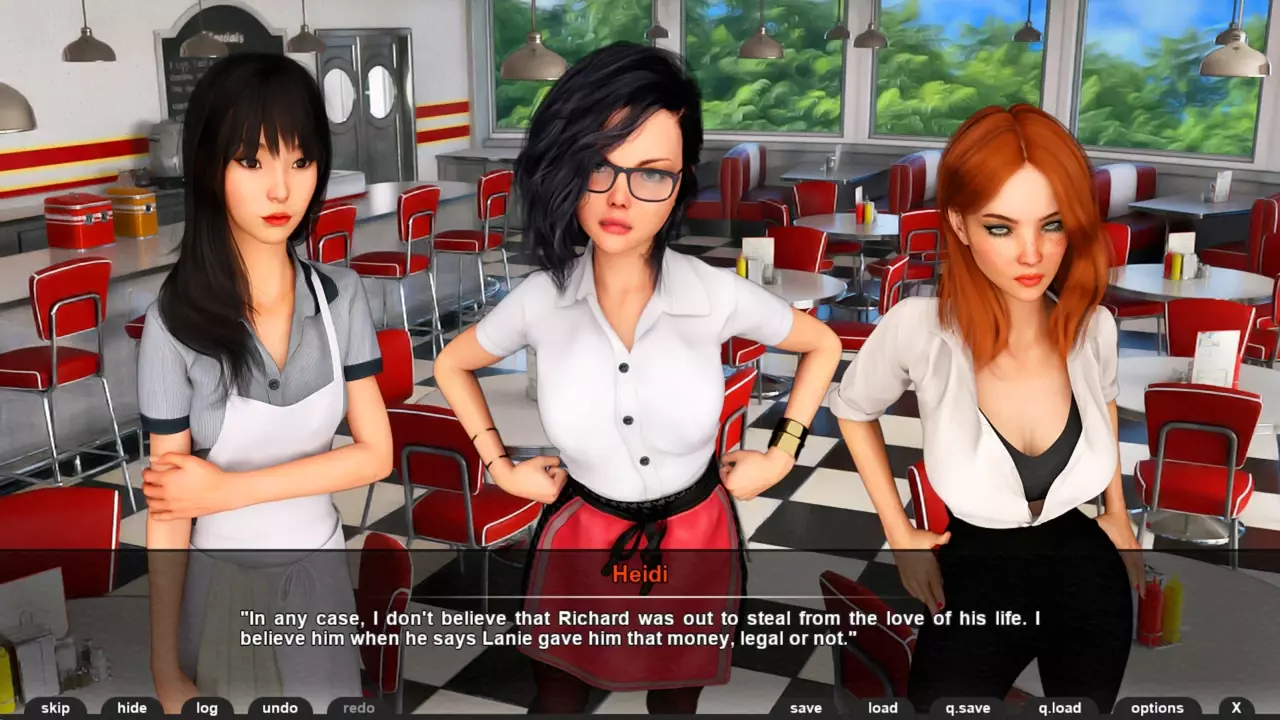
Task: Undo the last dialogue line
Action: pos(280,708)
